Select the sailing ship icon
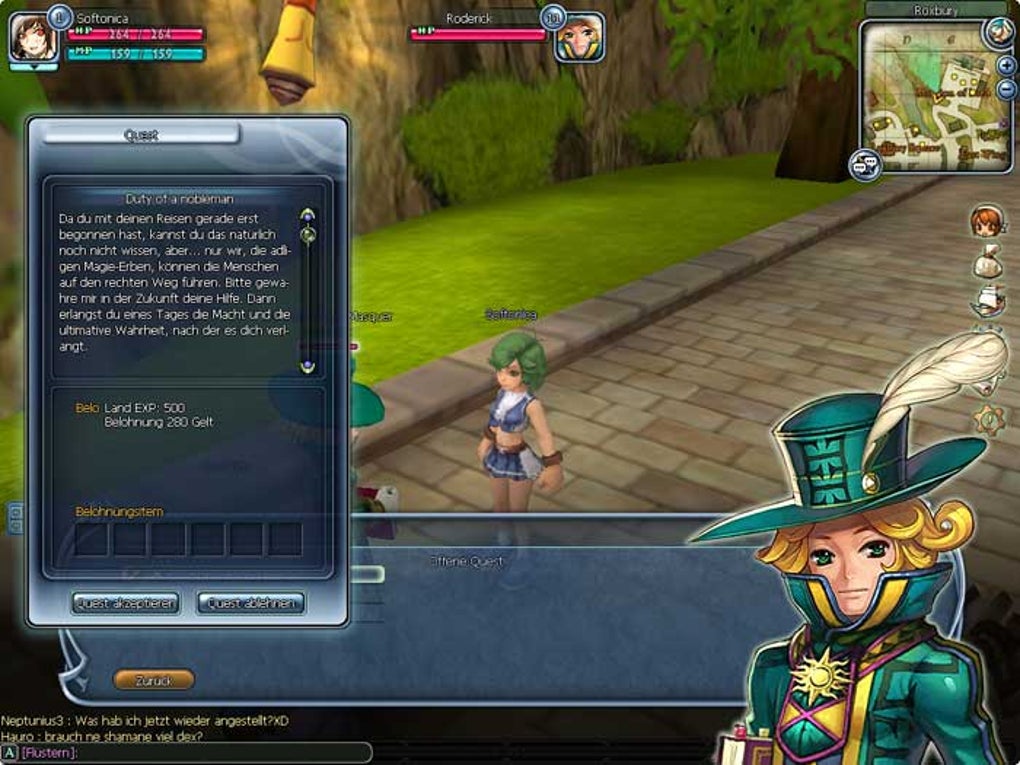This screenshot has width=1020, height=765. tap(988, 301)
